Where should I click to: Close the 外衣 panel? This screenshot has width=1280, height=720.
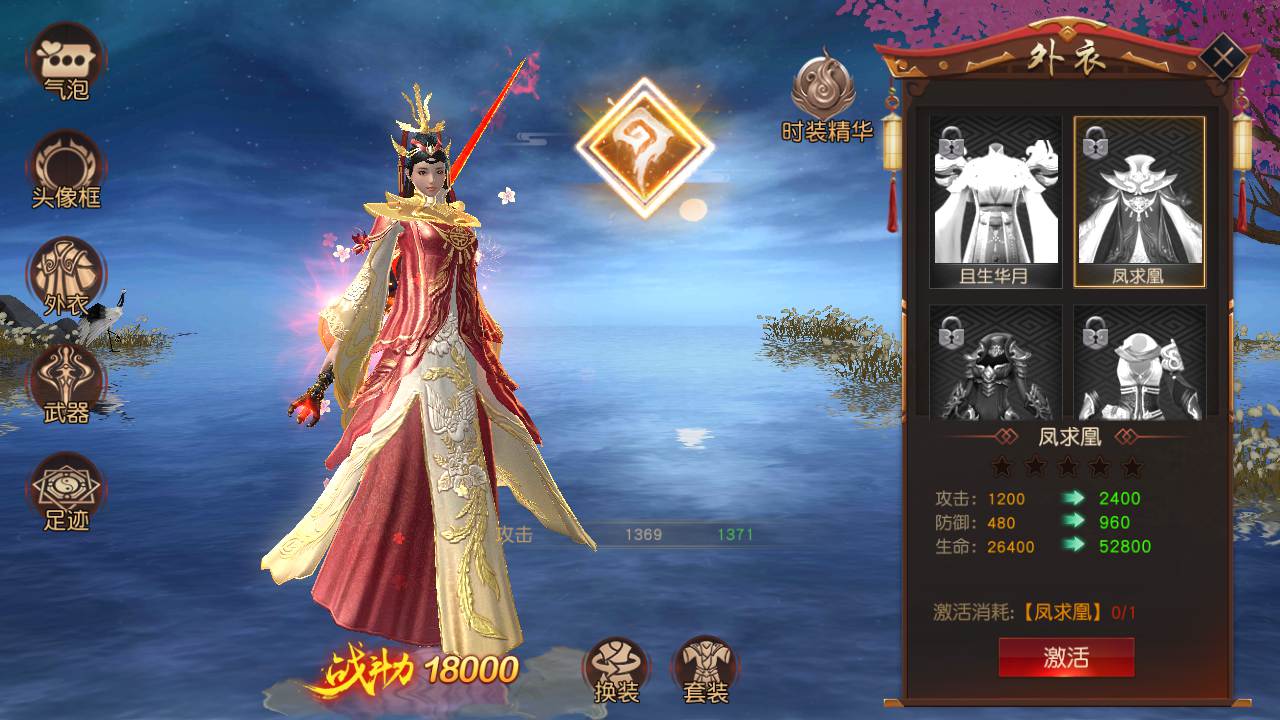point(1220,57)
